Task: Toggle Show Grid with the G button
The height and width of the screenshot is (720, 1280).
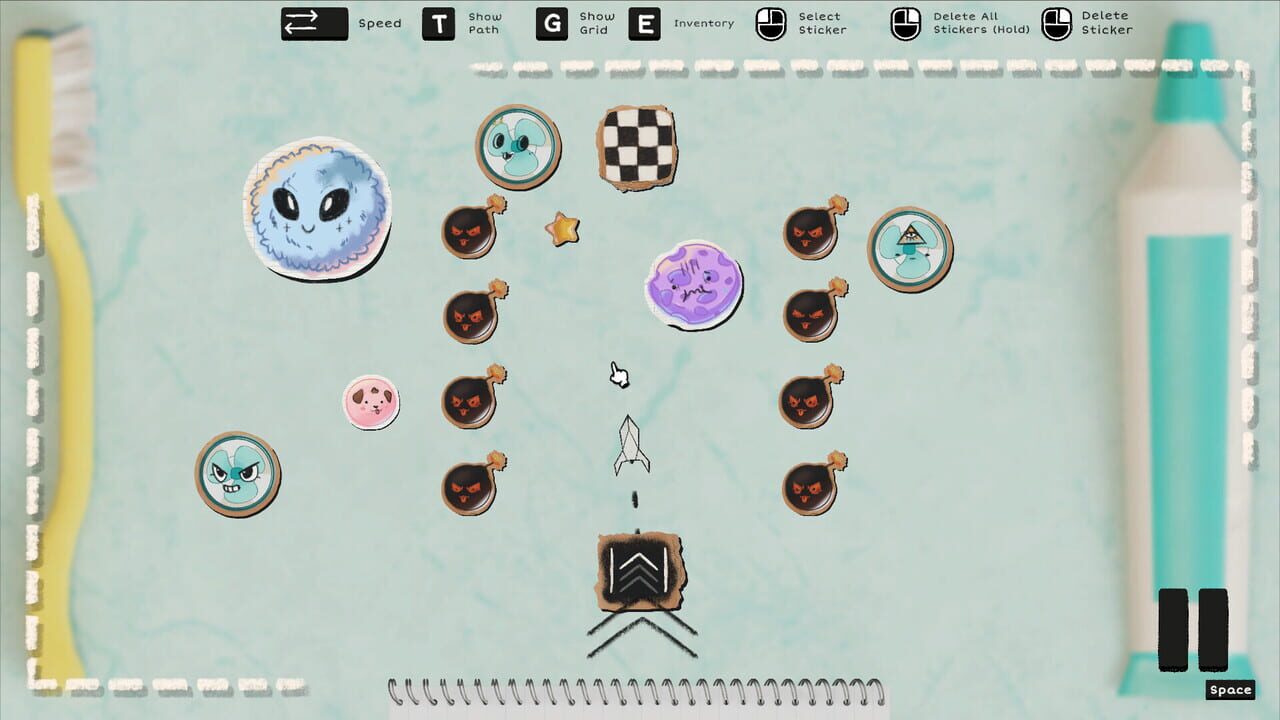Action: pos(554,22)
